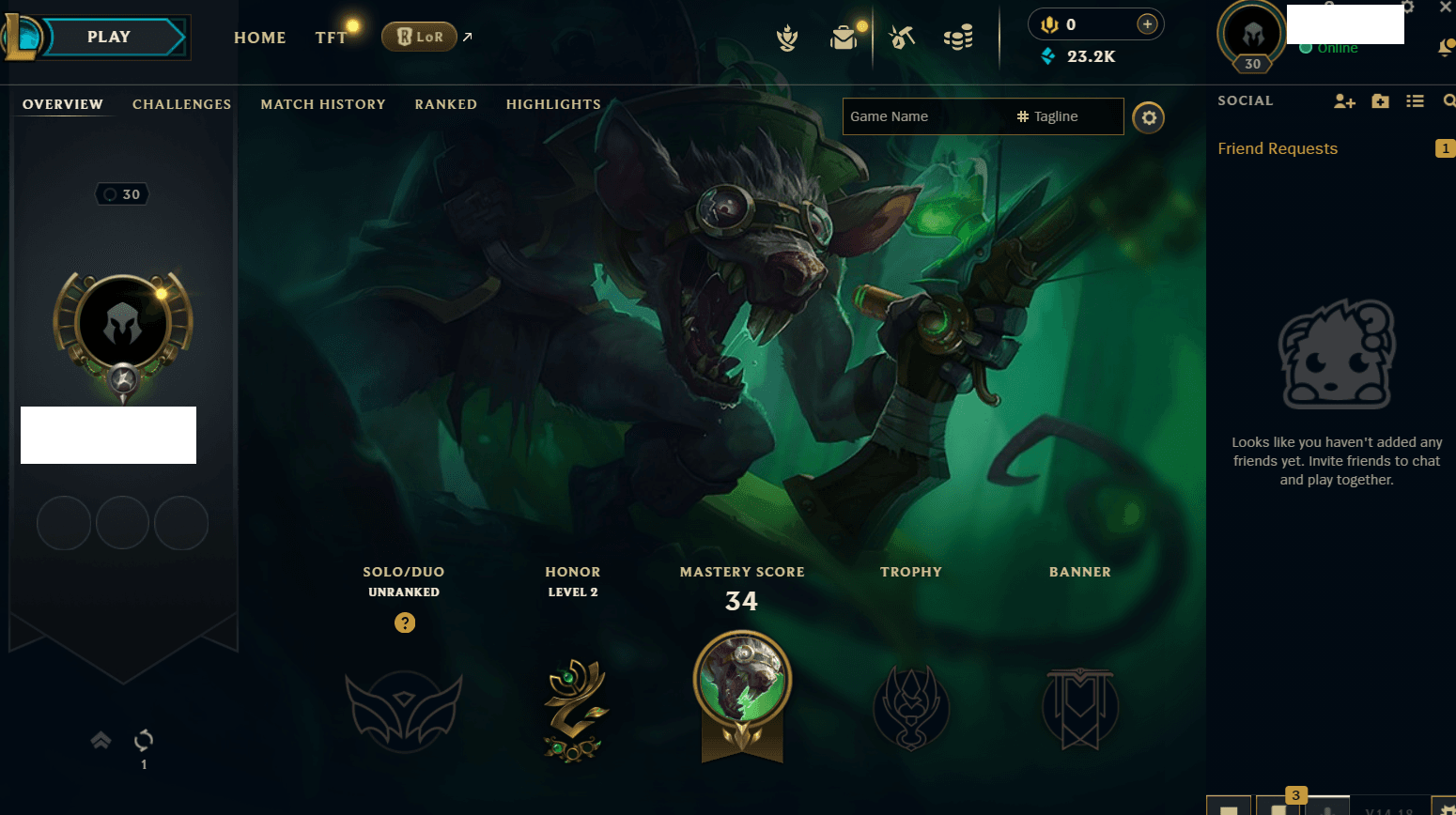This screenshot has width=1456, height=815.
Task: Close the client window
Action: click(x=1445, y=8)
